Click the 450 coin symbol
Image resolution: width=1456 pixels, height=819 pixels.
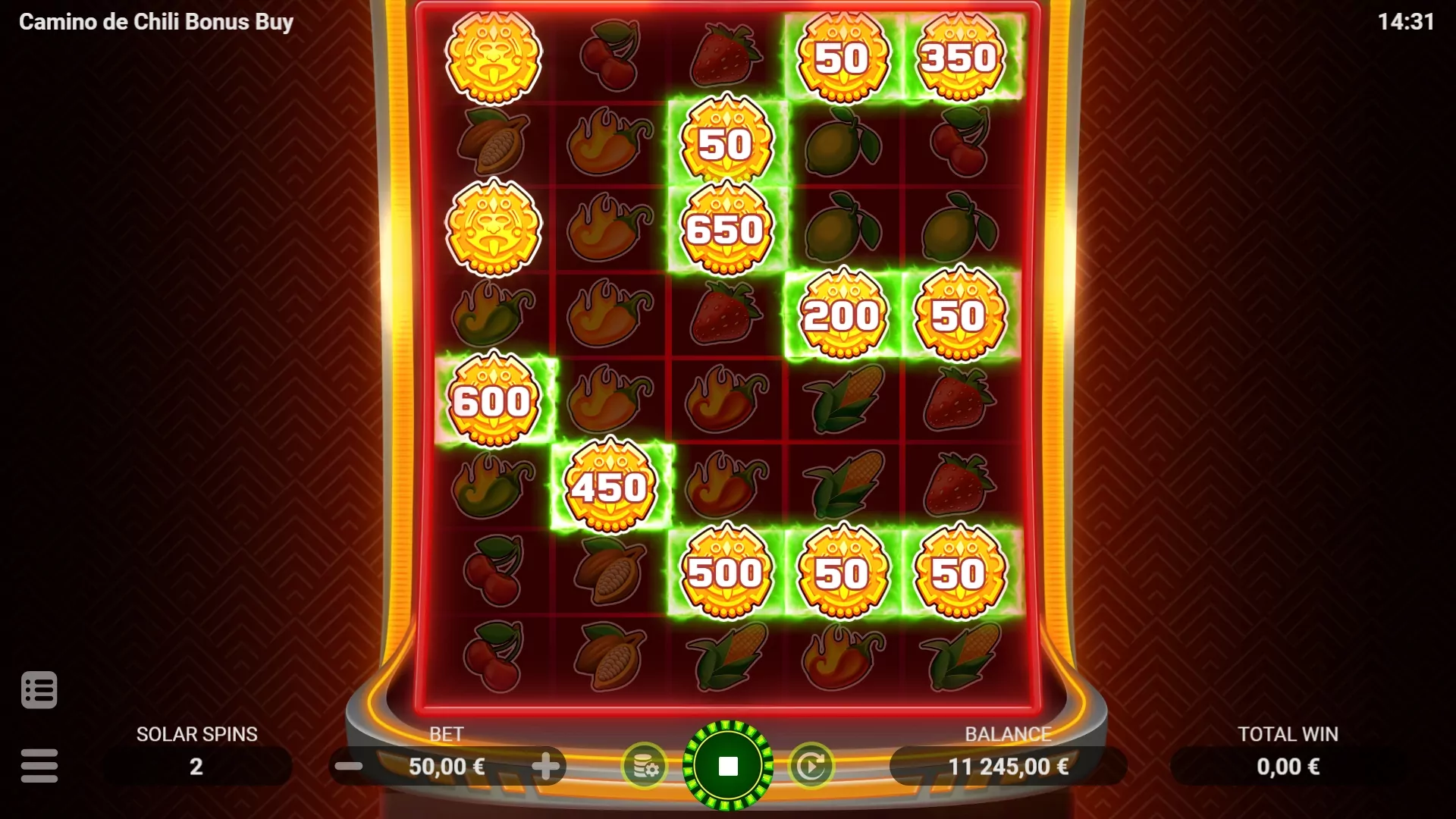pyautogui.click(x=610, y=486)
